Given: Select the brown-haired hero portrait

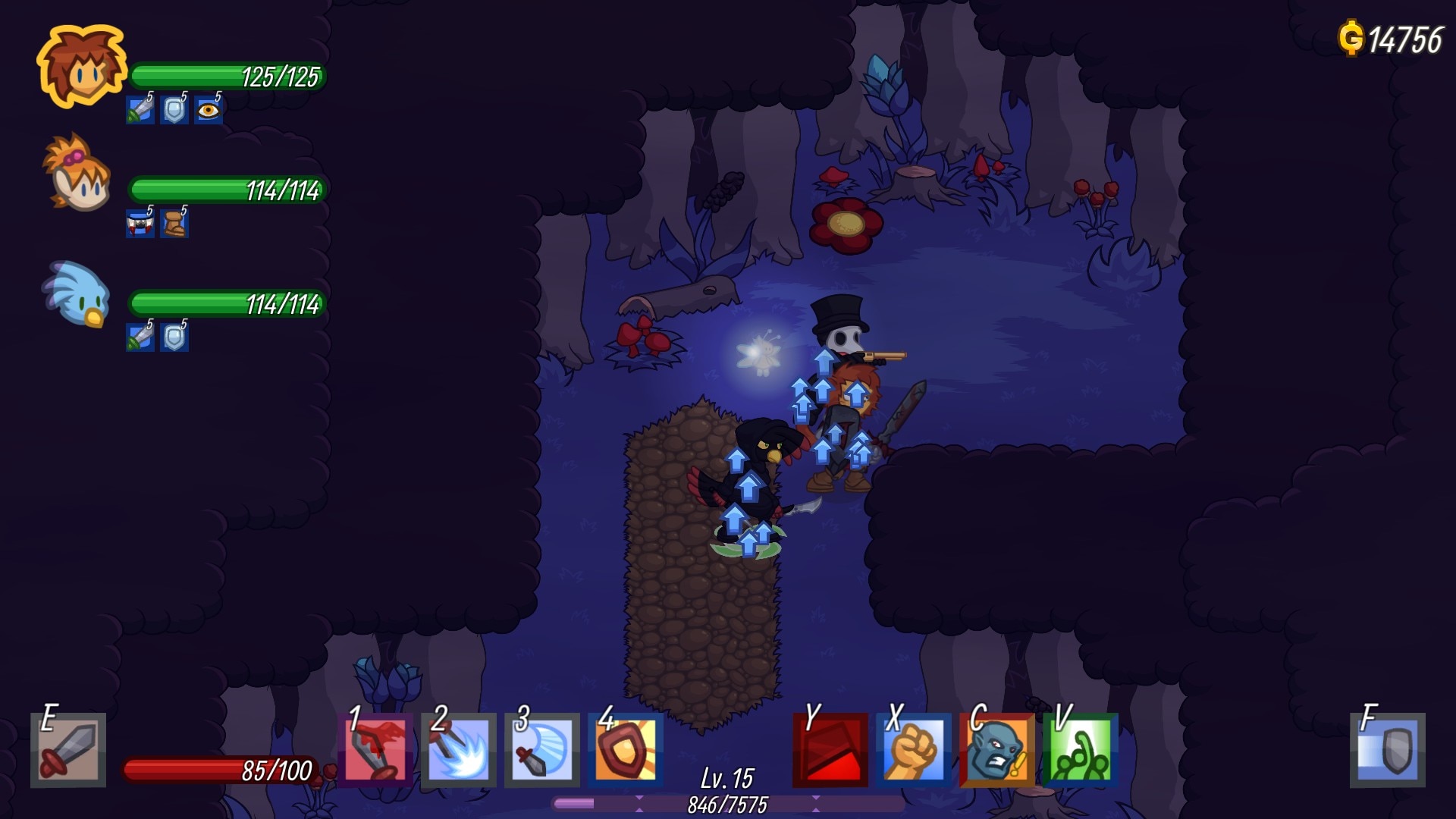Looking at the screenshot, I should [82, 67].
